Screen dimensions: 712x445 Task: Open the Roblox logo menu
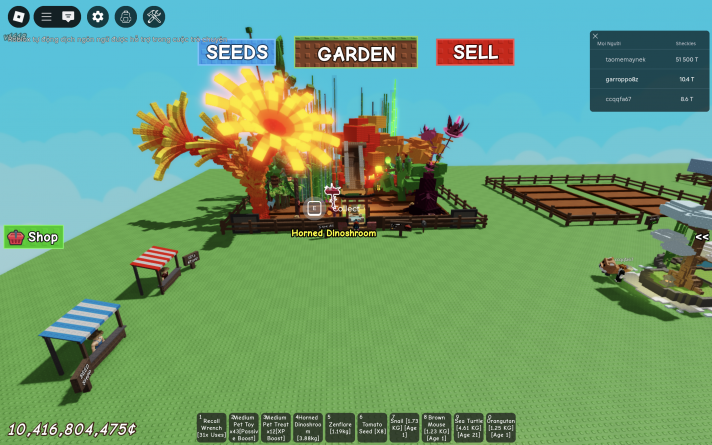point(18,16)
